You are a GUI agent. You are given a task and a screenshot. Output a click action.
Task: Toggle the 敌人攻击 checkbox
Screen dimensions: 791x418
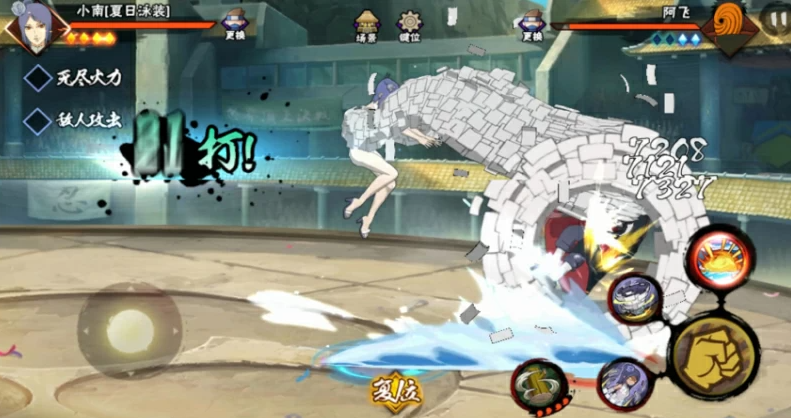click(x=39, y=121)
